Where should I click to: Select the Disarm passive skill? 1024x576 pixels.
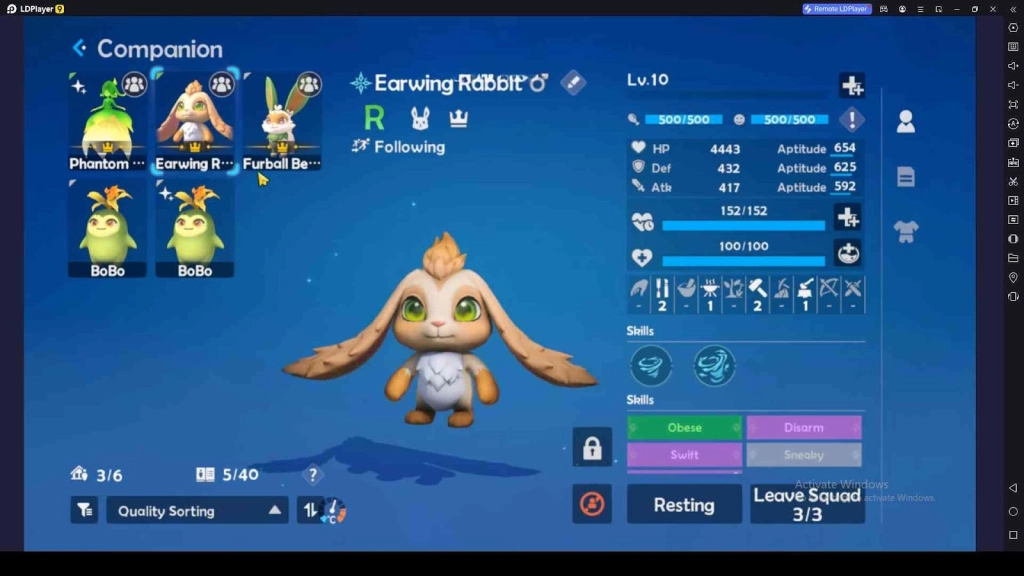click(804, 428)
